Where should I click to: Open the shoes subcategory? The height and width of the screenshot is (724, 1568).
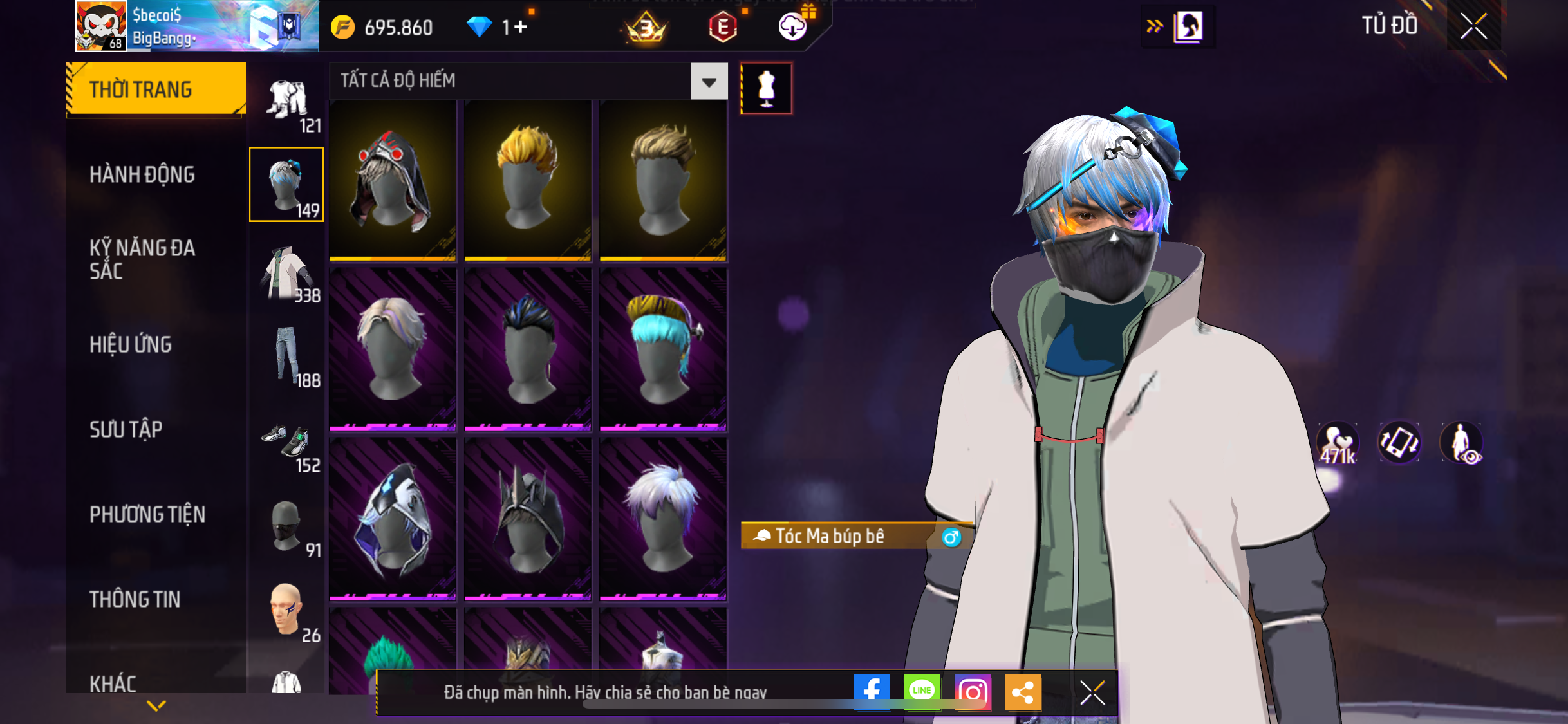(287, 443)
